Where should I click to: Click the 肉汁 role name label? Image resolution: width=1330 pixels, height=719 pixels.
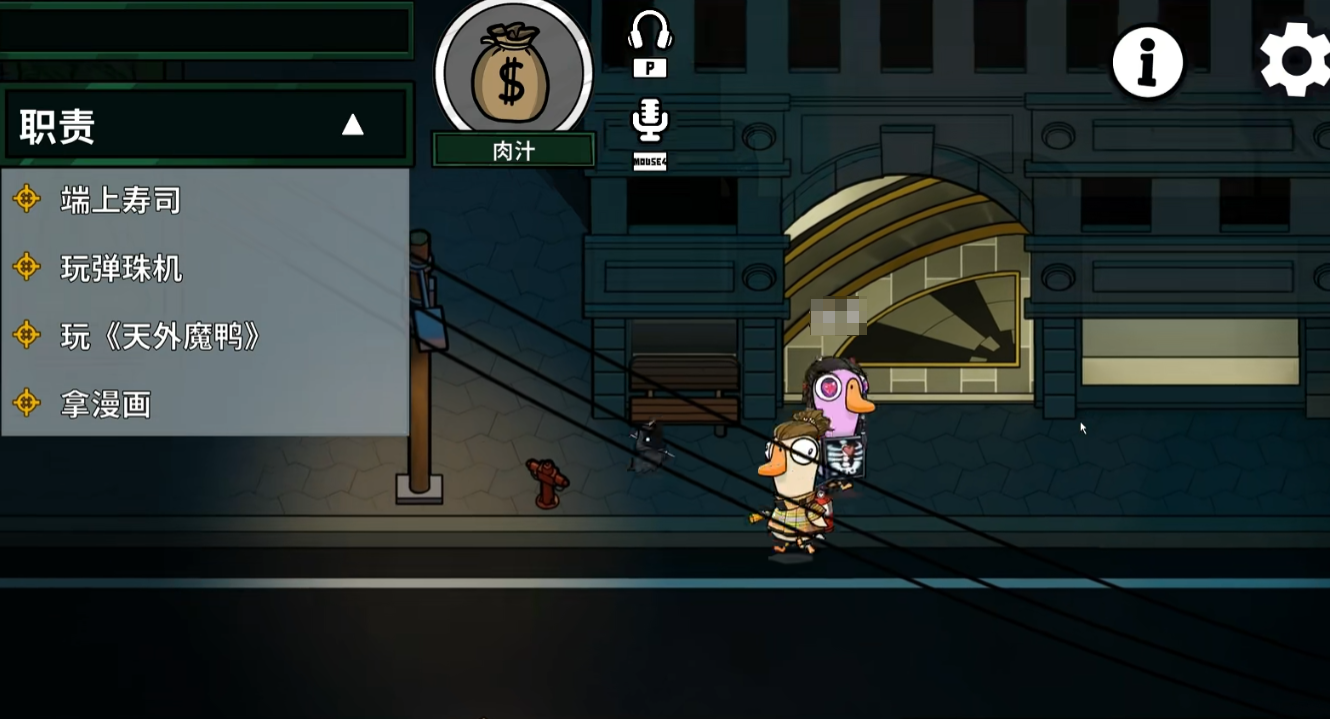tap(514, 151)
